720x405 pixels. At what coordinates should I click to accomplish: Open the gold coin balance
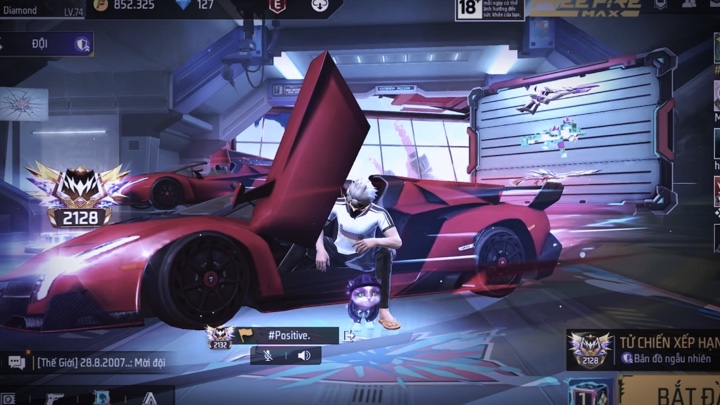(125, 5)
